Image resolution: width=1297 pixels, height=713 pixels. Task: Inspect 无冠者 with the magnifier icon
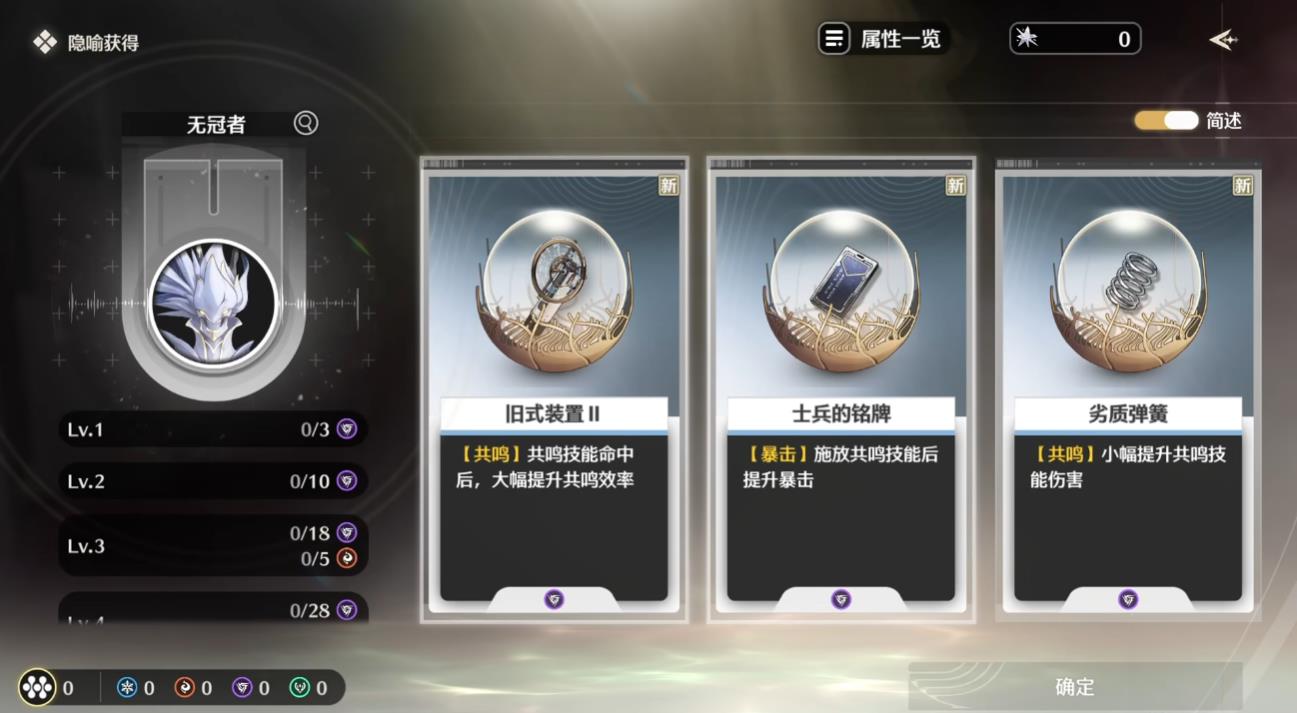(x=306, y=123)
